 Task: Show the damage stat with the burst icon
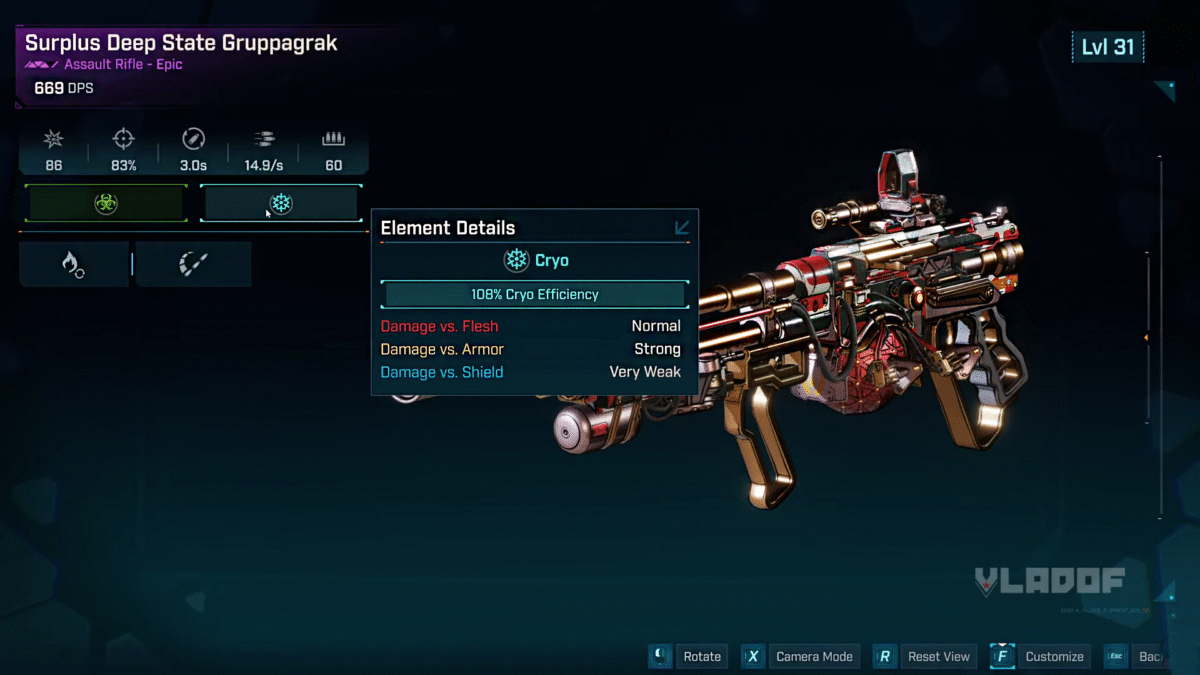pyautogui.click(x=54, y=140)
